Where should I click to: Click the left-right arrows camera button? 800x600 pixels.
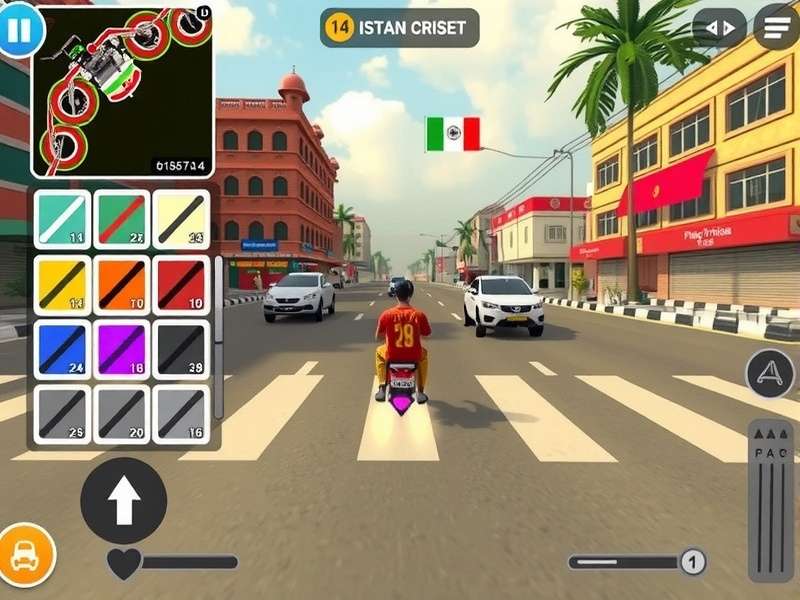coord(719,28)
